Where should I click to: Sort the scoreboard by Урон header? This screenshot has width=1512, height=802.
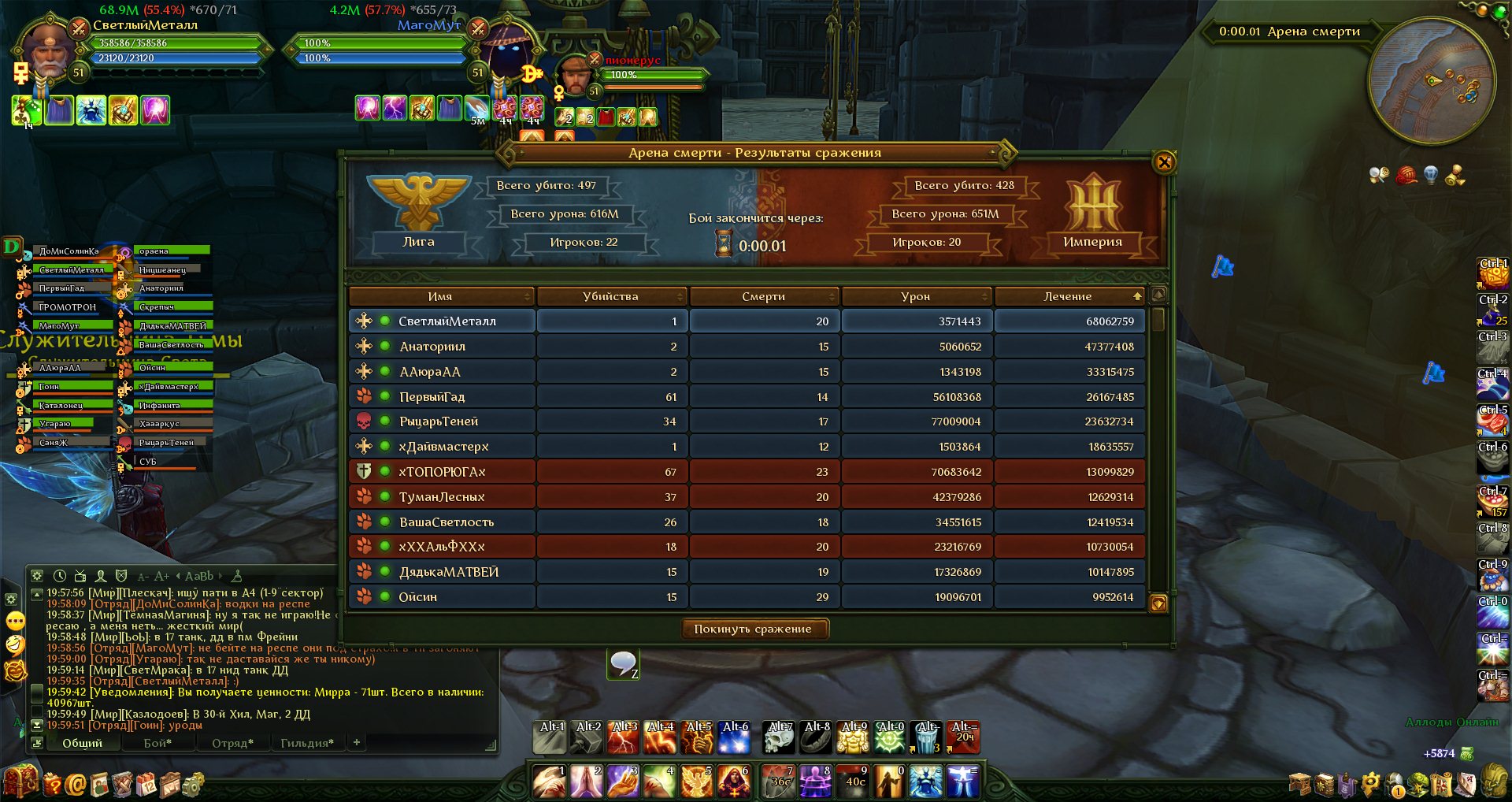coord(915,296)
